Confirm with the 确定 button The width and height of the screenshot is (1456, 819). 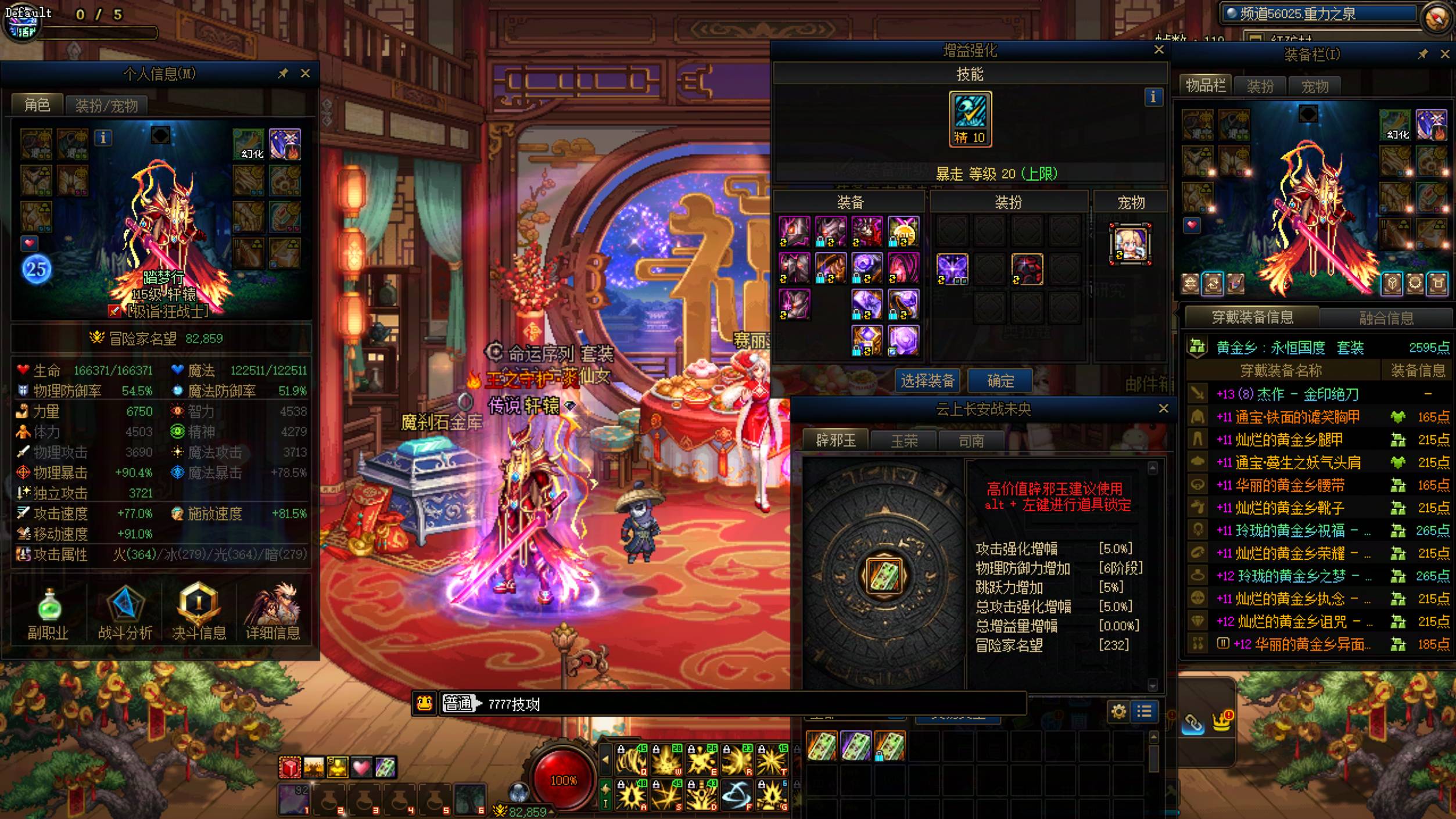click(x=1000, y=381)
